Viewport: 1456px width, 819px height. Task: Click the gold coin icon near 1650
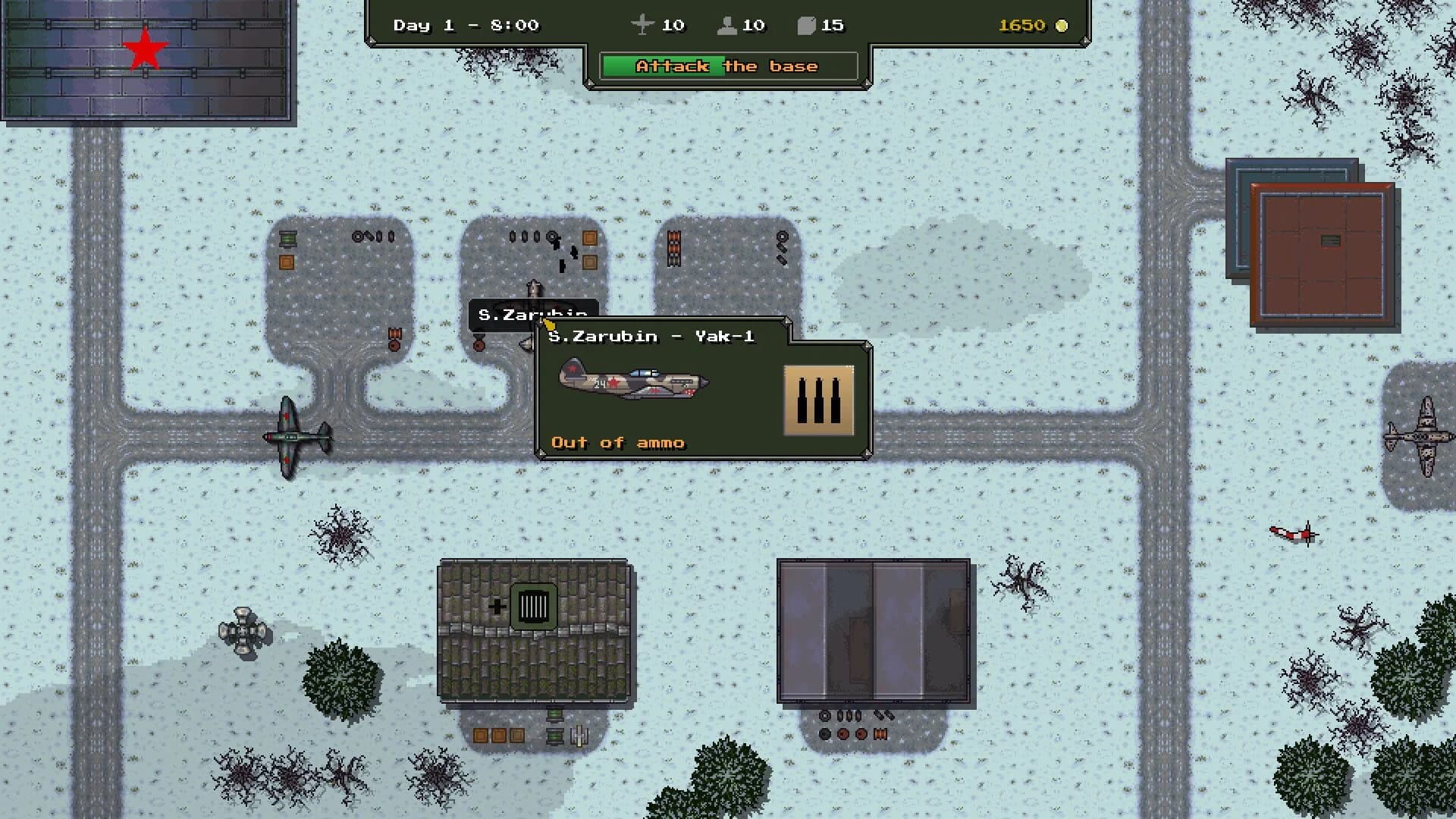click(x=1060, y=26)
